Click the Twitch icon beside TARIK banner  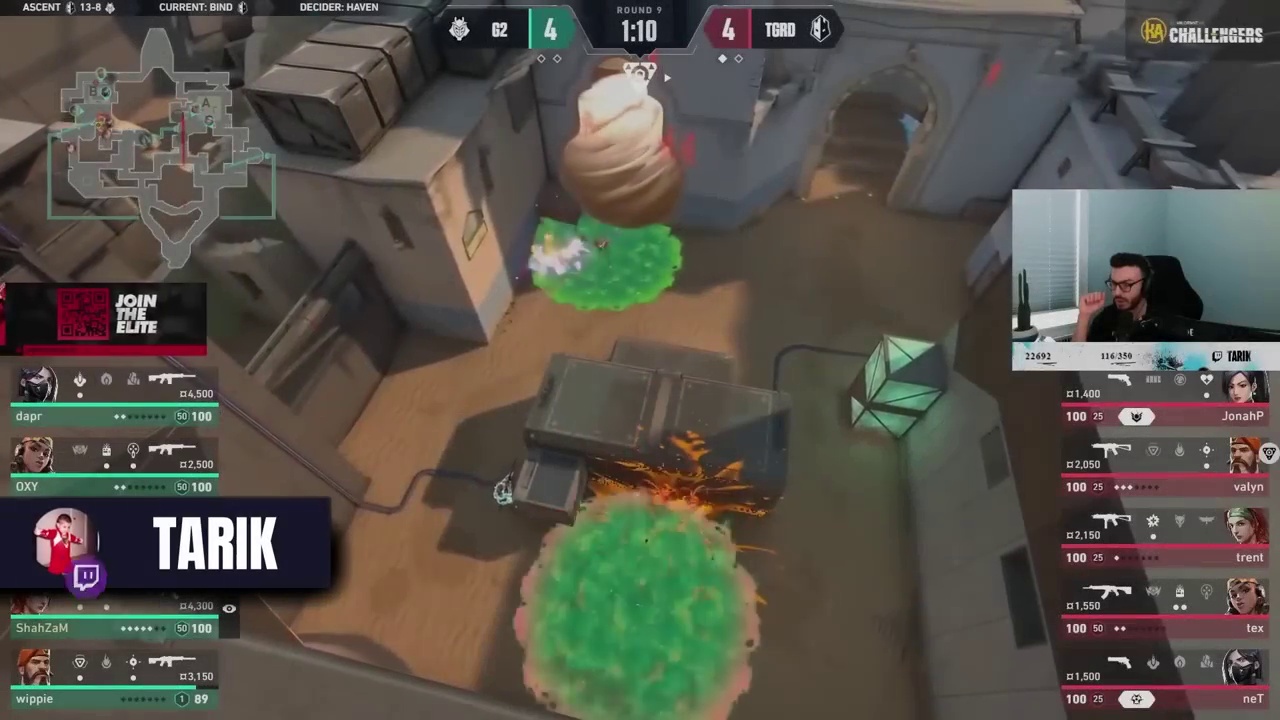pos(87,577)
